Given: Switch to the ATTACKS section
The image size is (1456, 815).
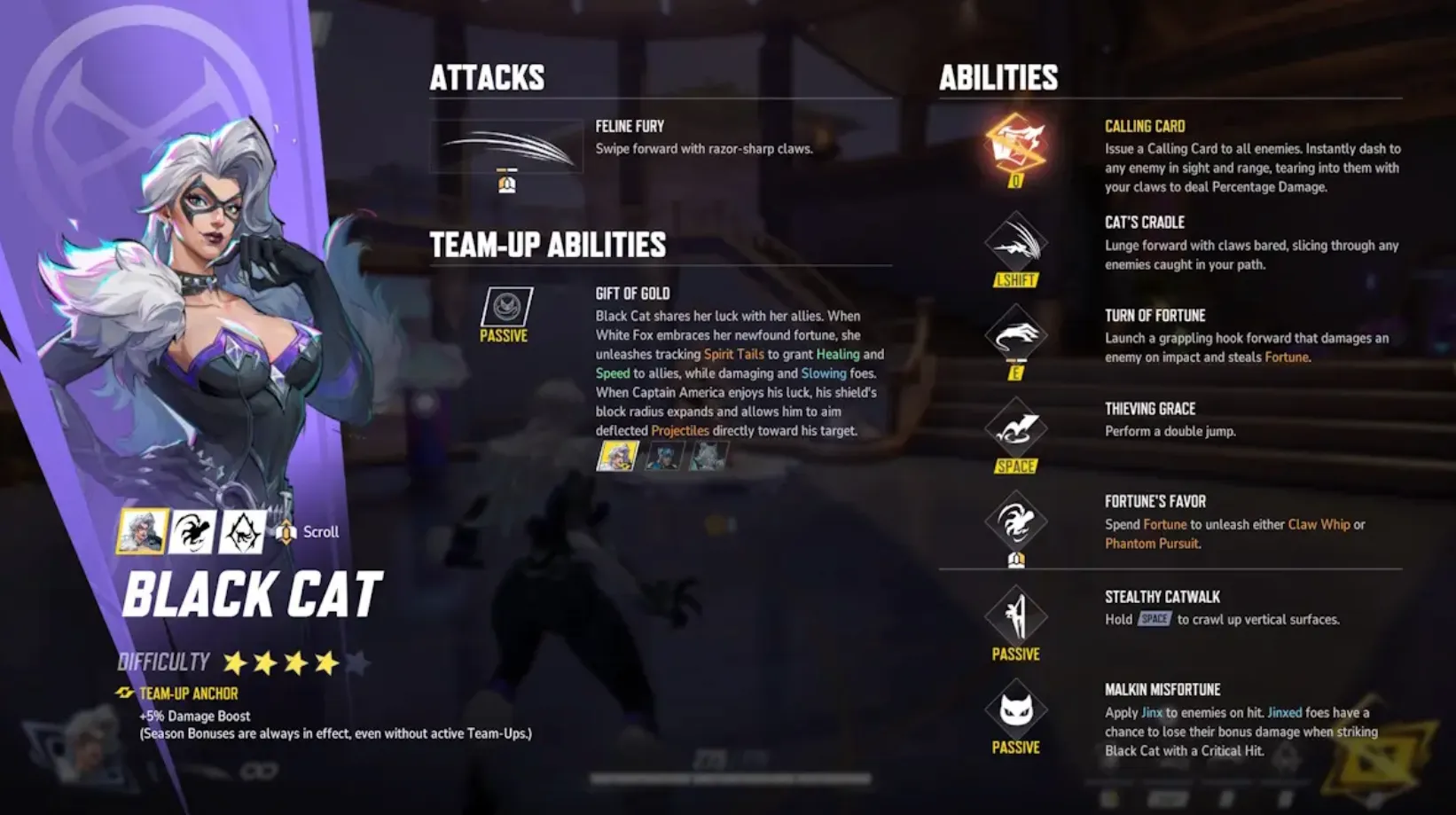Looking at the screenshot, I should (x=487, y=77).
